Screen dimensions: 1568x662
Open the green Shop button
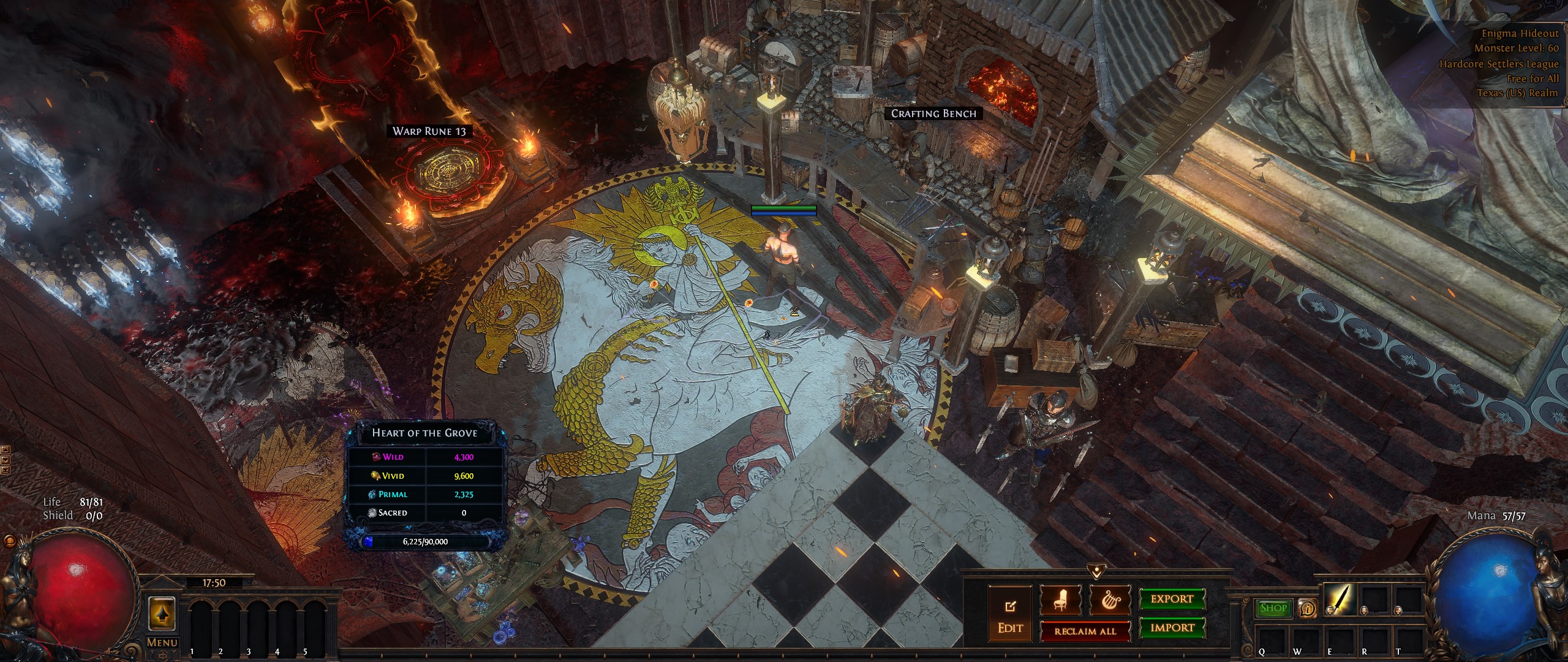point(1273,608)
